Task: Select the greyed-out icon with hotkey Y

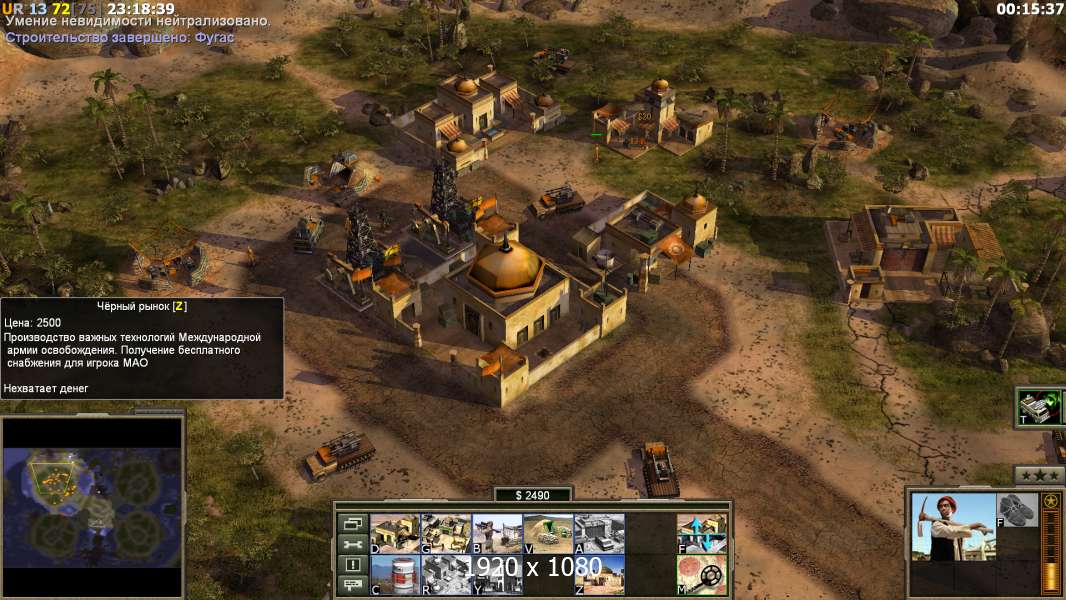Action: 497,573
